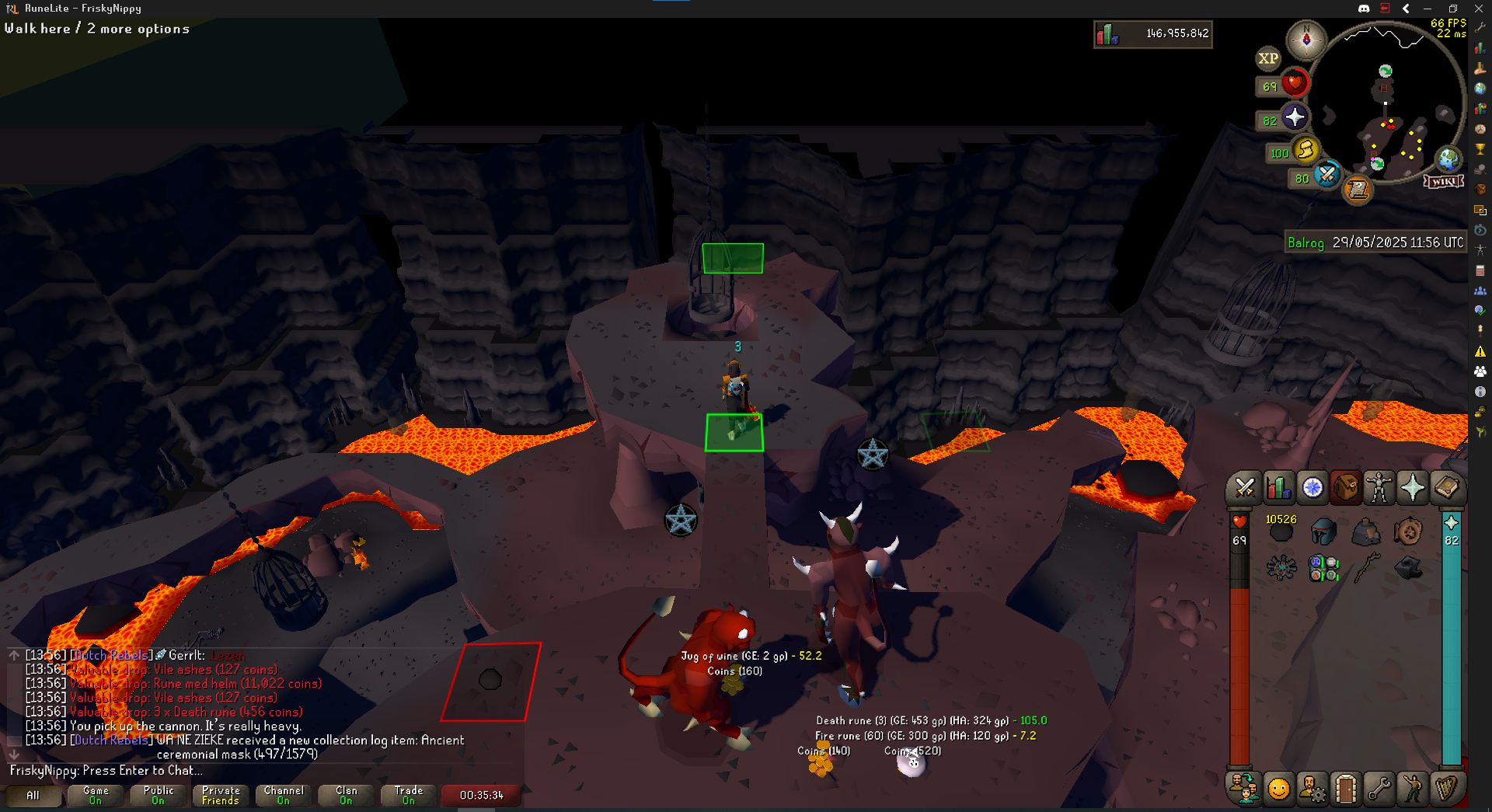Open the Music Player harp tab
This screenshot has width=1492, height=812.
point(1446,789)
